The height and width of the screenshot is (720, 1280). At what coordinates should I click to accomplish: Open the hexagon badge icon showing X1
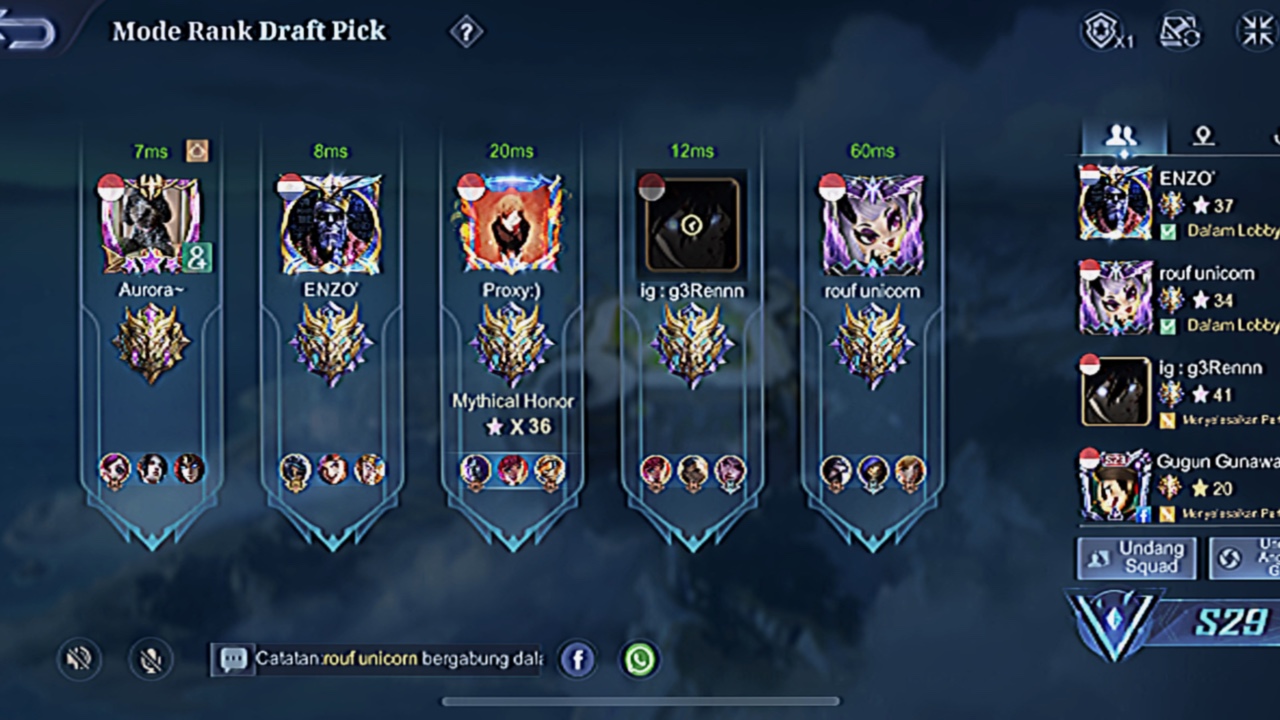coord(1104,31)
